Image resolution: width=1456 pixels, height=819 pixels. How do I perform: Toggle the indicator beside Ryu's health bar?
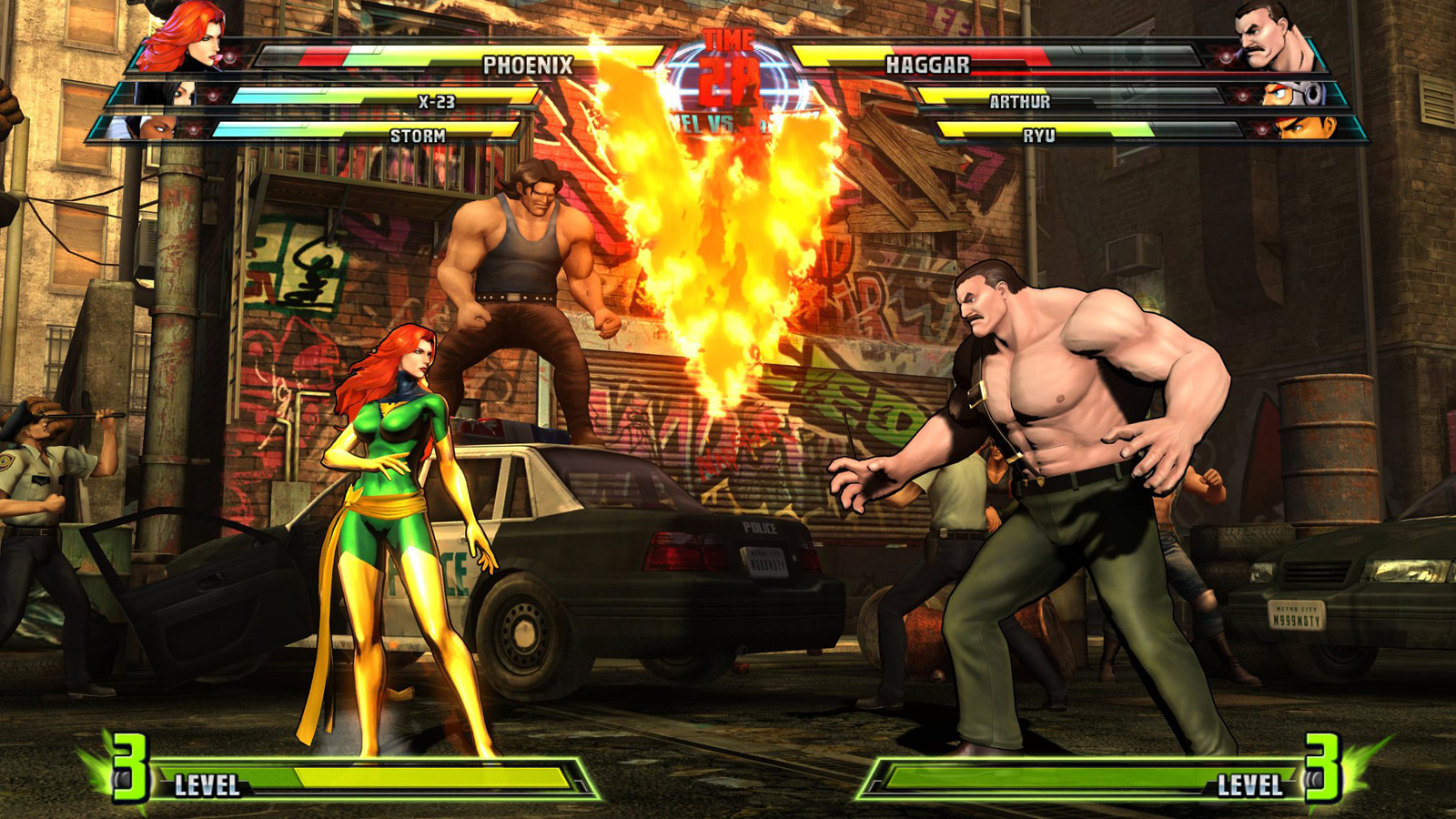pos(1262,129)
